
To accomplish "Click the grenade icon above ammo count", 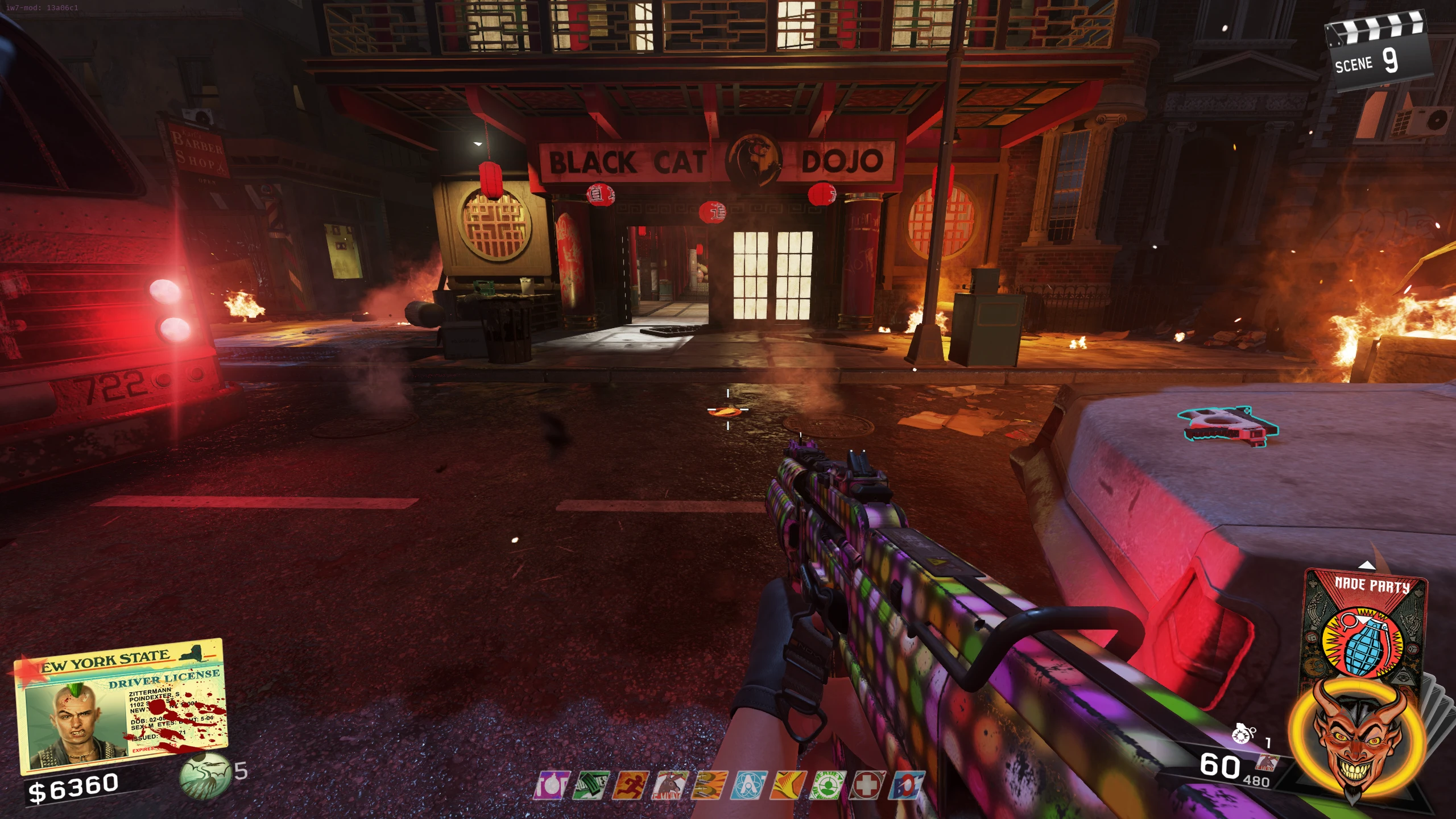I will (1243, 734).
